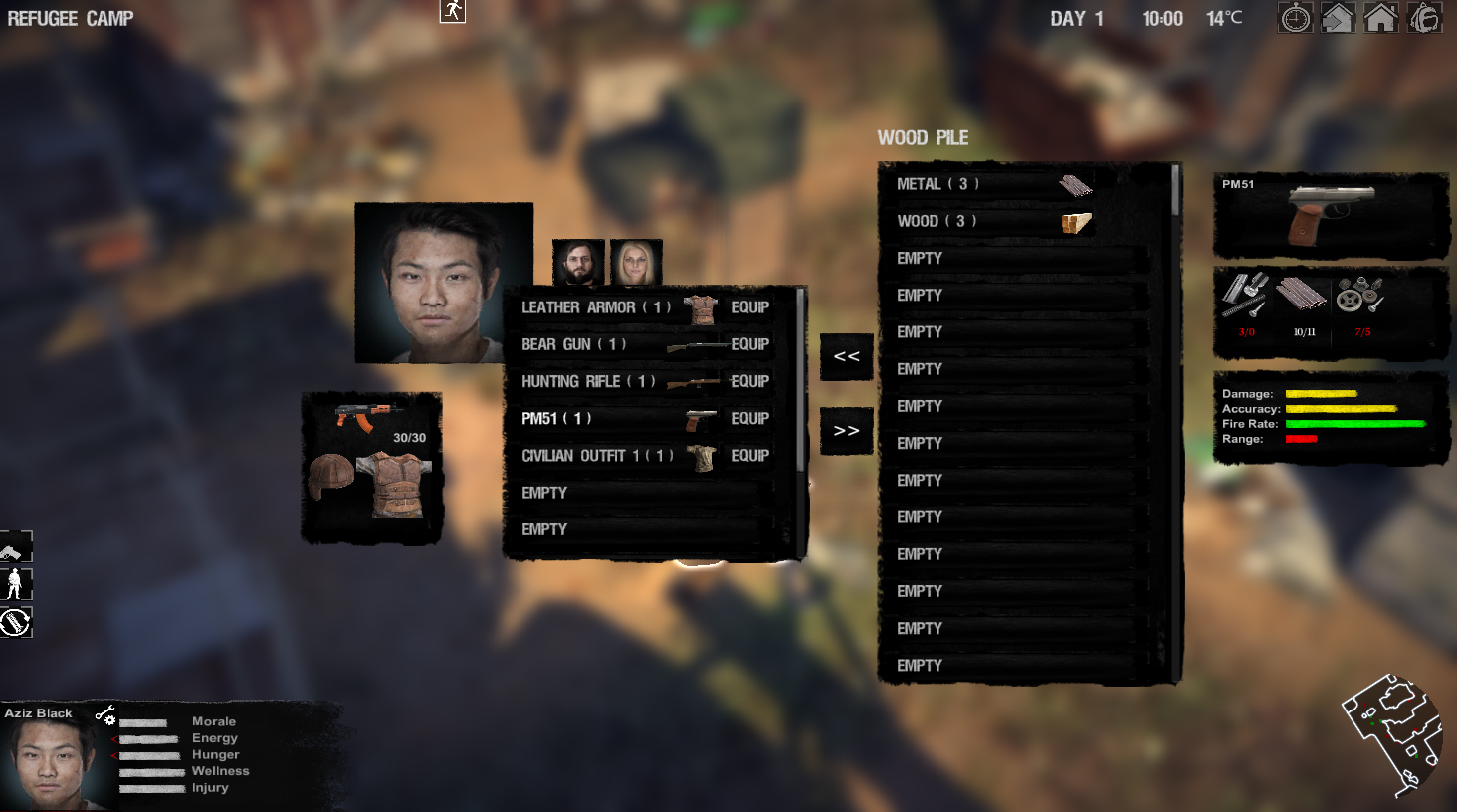This screenshot has width=1457, height=812.
Task: Open the backpack inventory icon
Action: pos(1424,17)
